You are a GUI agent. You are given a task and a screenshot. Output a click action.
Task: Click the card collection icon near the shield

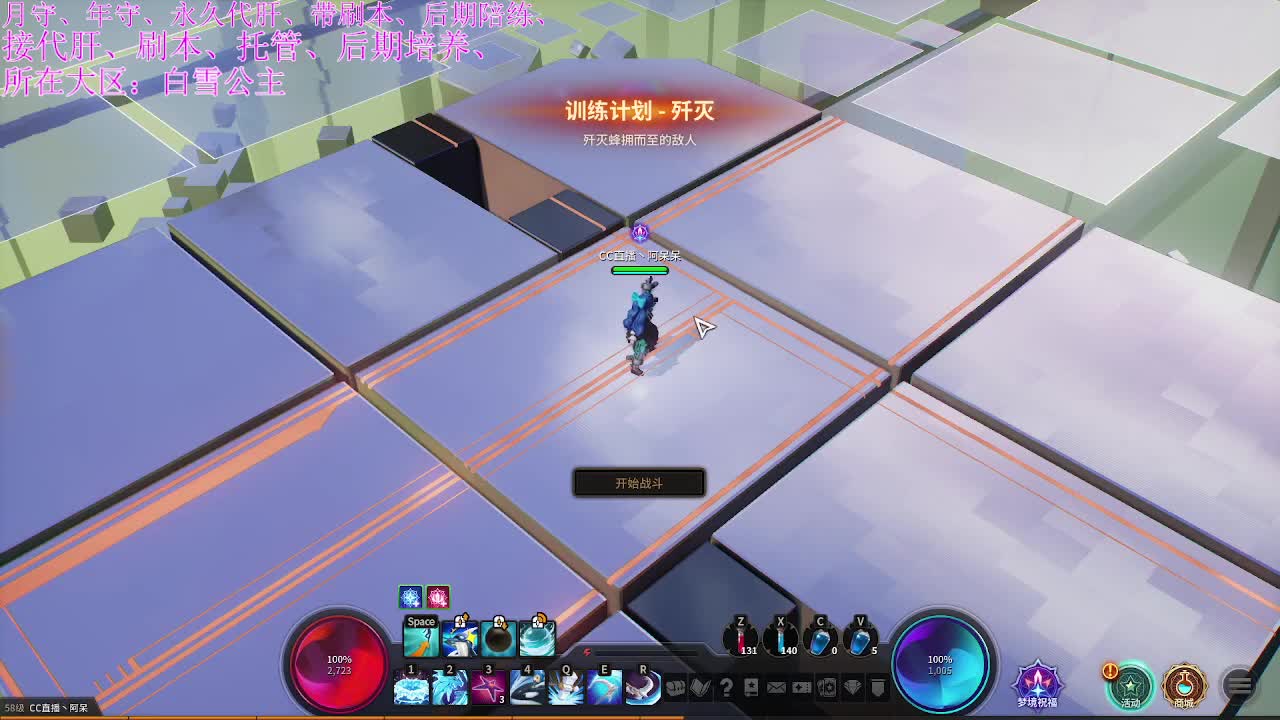click(828, 688)
